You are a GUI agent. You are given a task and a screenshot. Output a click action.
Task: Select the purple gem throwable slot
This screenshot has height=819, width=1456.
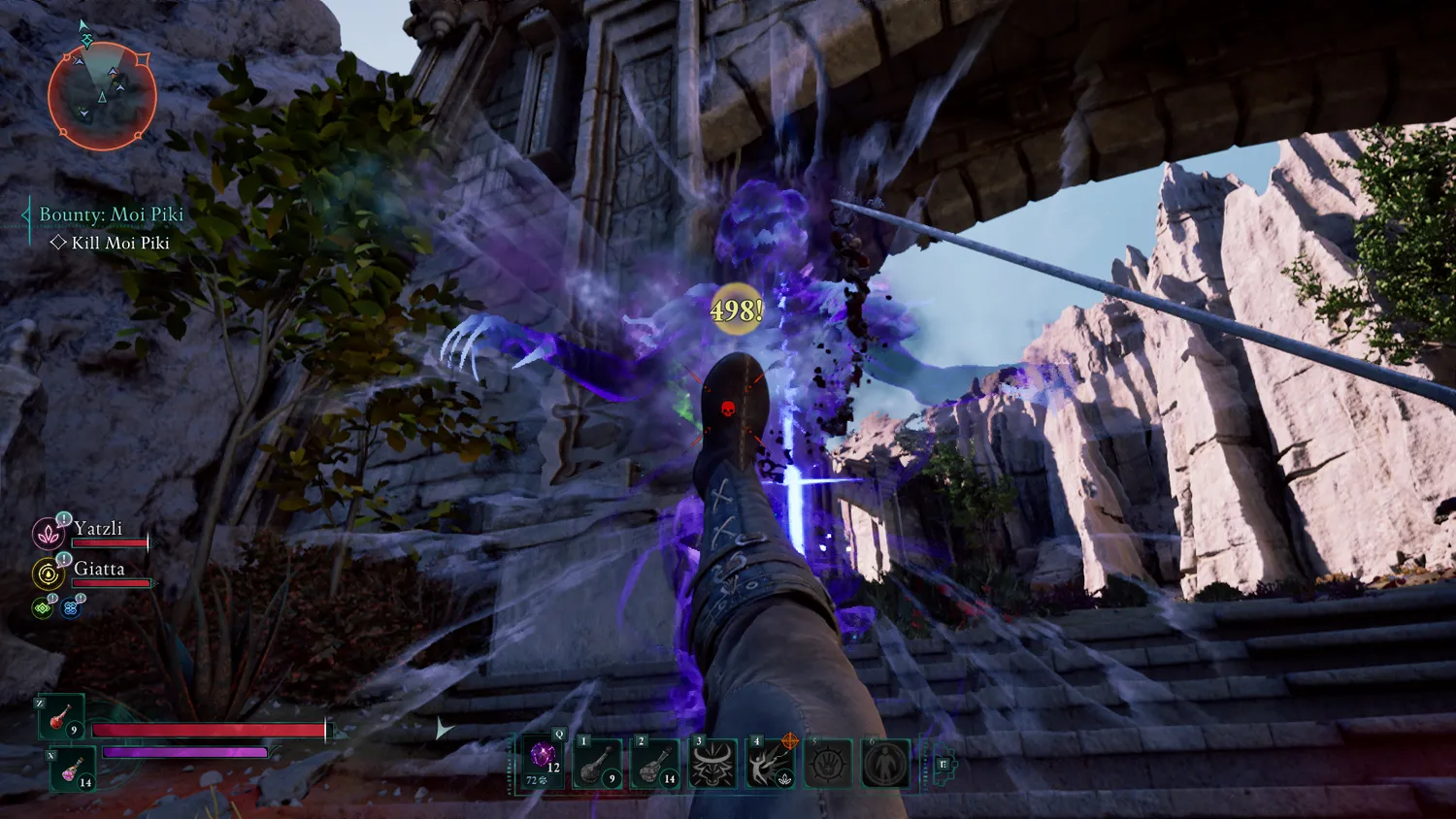(543, 761)
